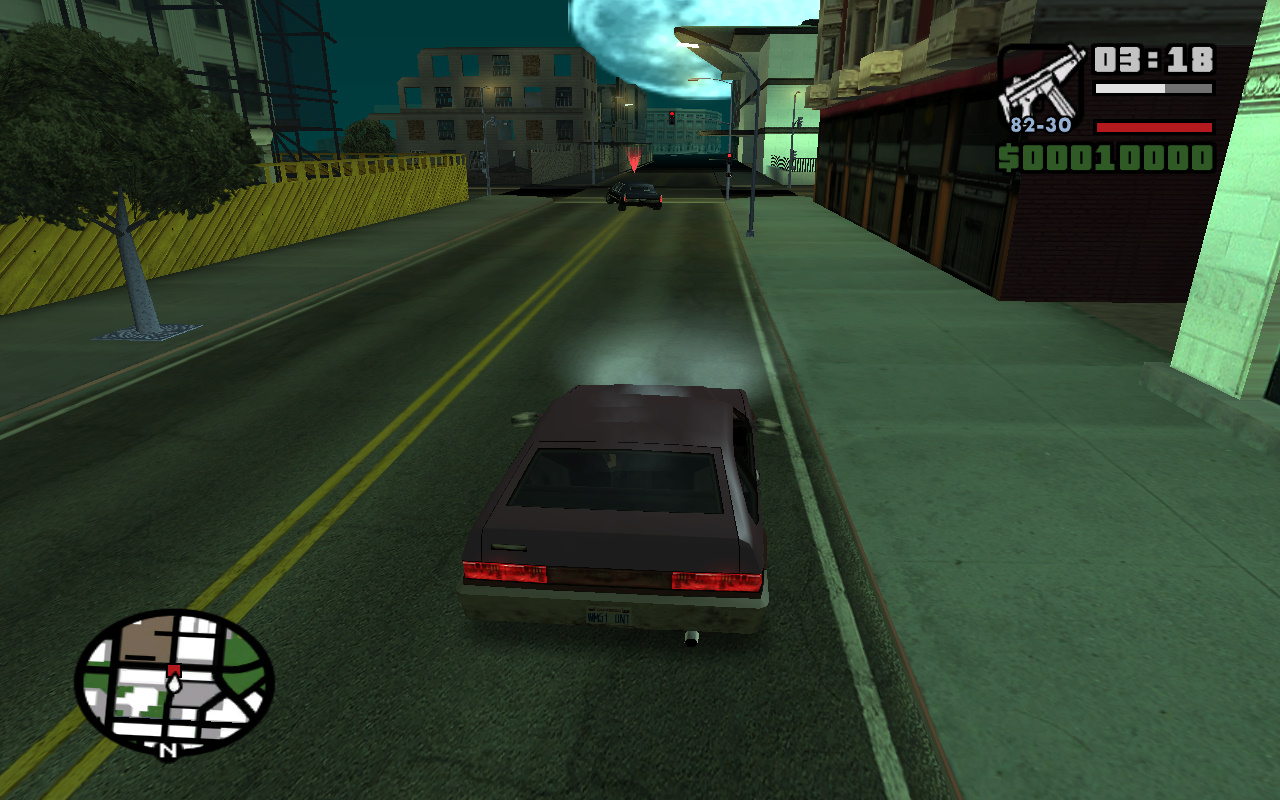Select the red destination marker on radar

point(173,670)
